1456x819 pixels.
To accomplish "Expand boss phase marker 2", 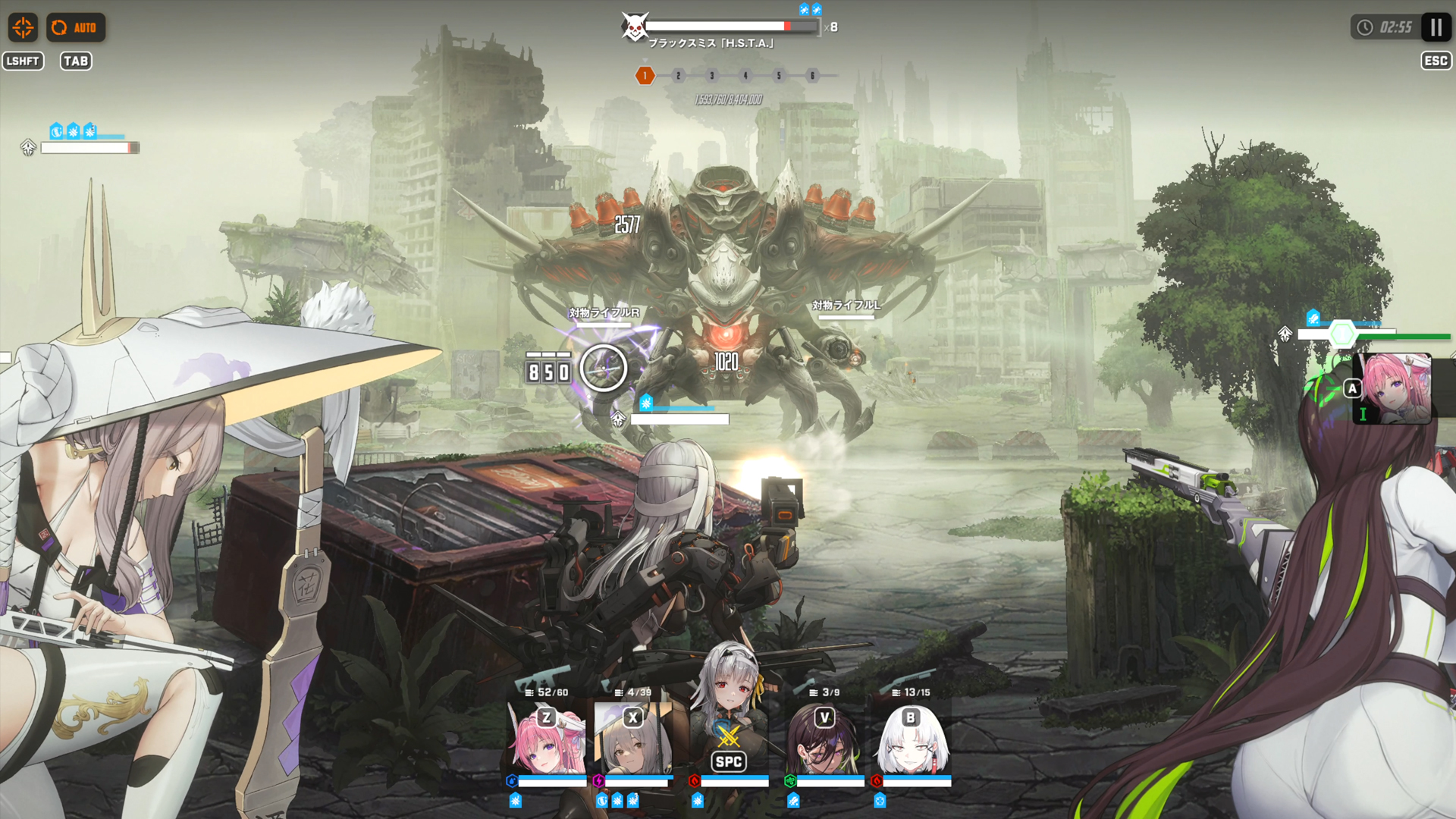I will 677,76.
